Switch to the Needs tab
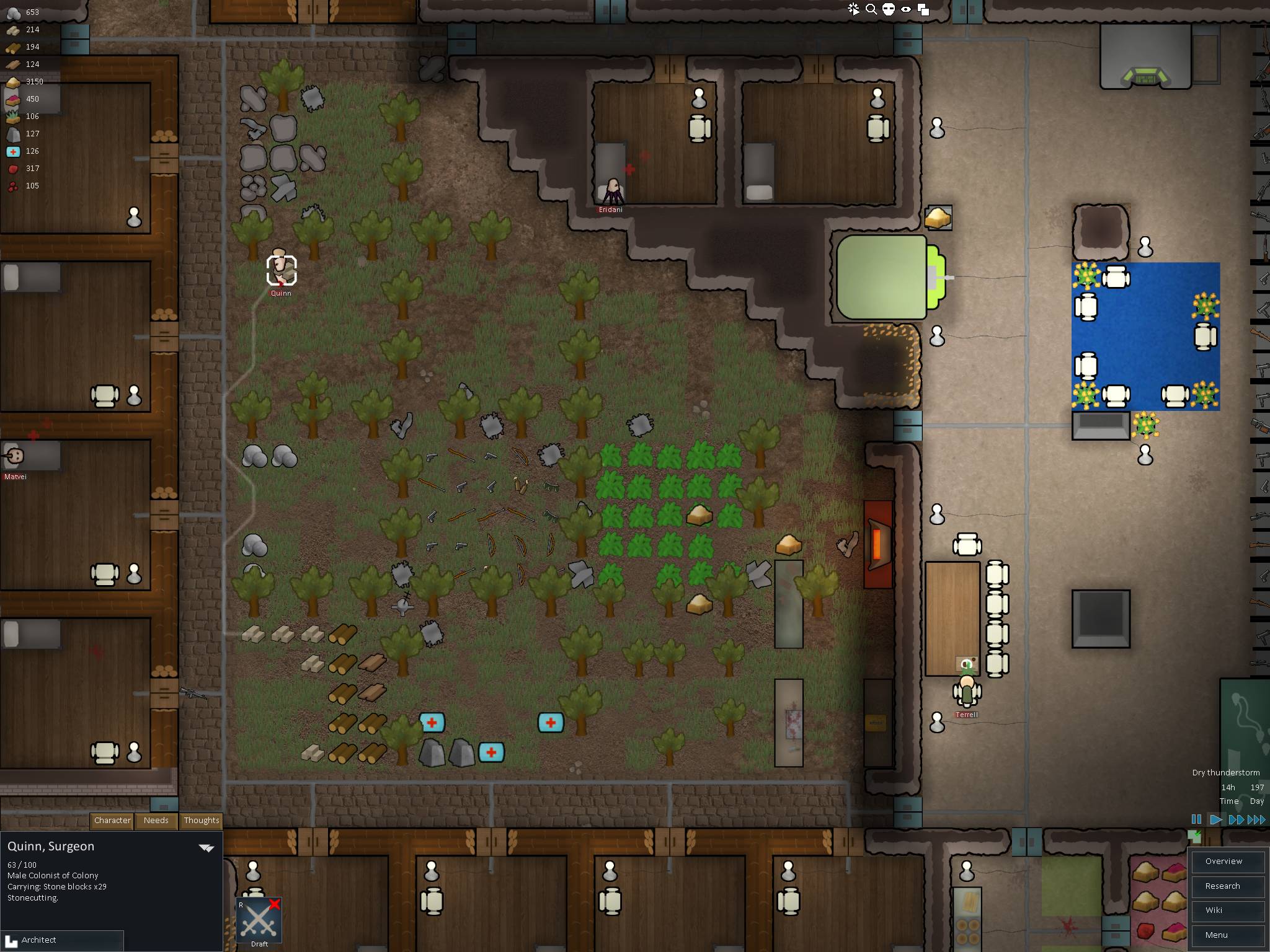Screen dimensions: 1270x952 click(156, 821)
